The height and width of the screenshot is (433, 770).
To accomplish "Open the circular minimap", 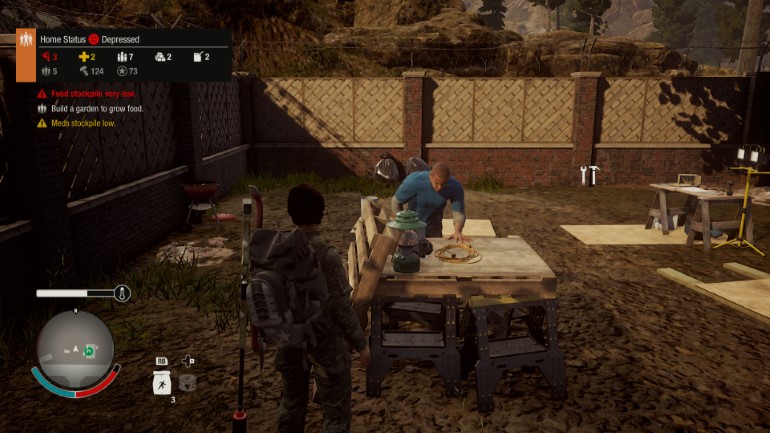I will [75, 350].
